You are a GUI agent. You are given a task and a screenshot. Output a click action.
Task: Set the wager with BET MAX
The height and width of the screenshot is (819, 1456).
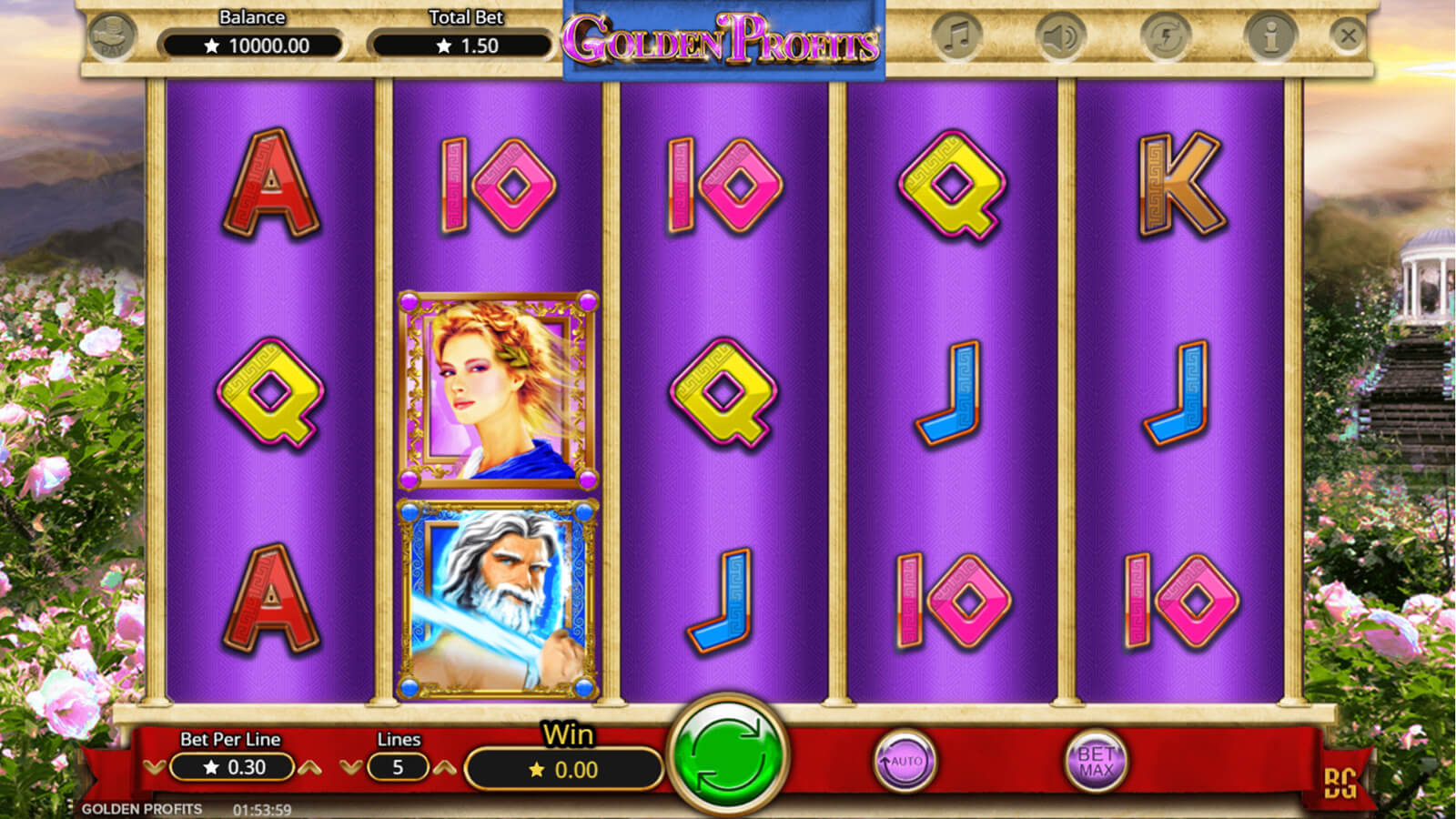1096,761
